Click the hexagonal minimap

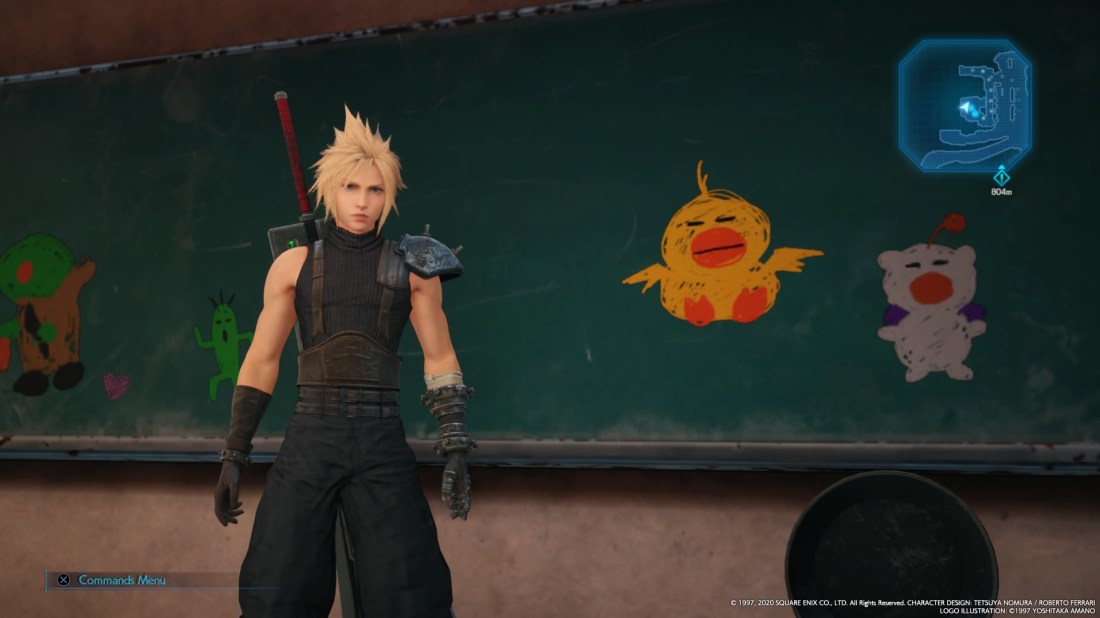(964, 105)
